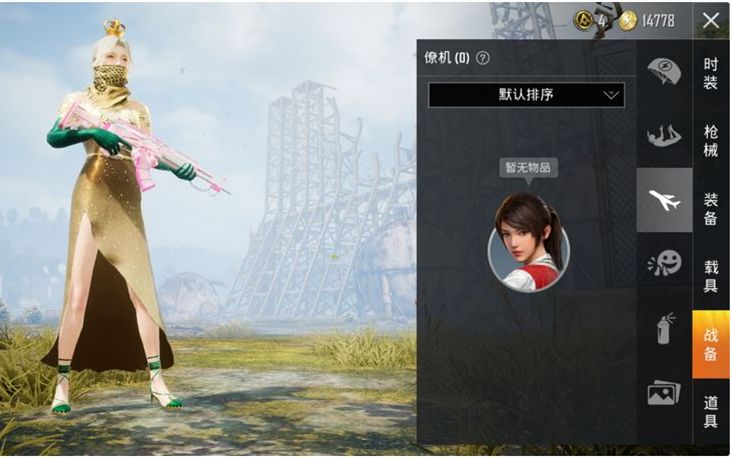Click the question mark help icon

point(483,58)
